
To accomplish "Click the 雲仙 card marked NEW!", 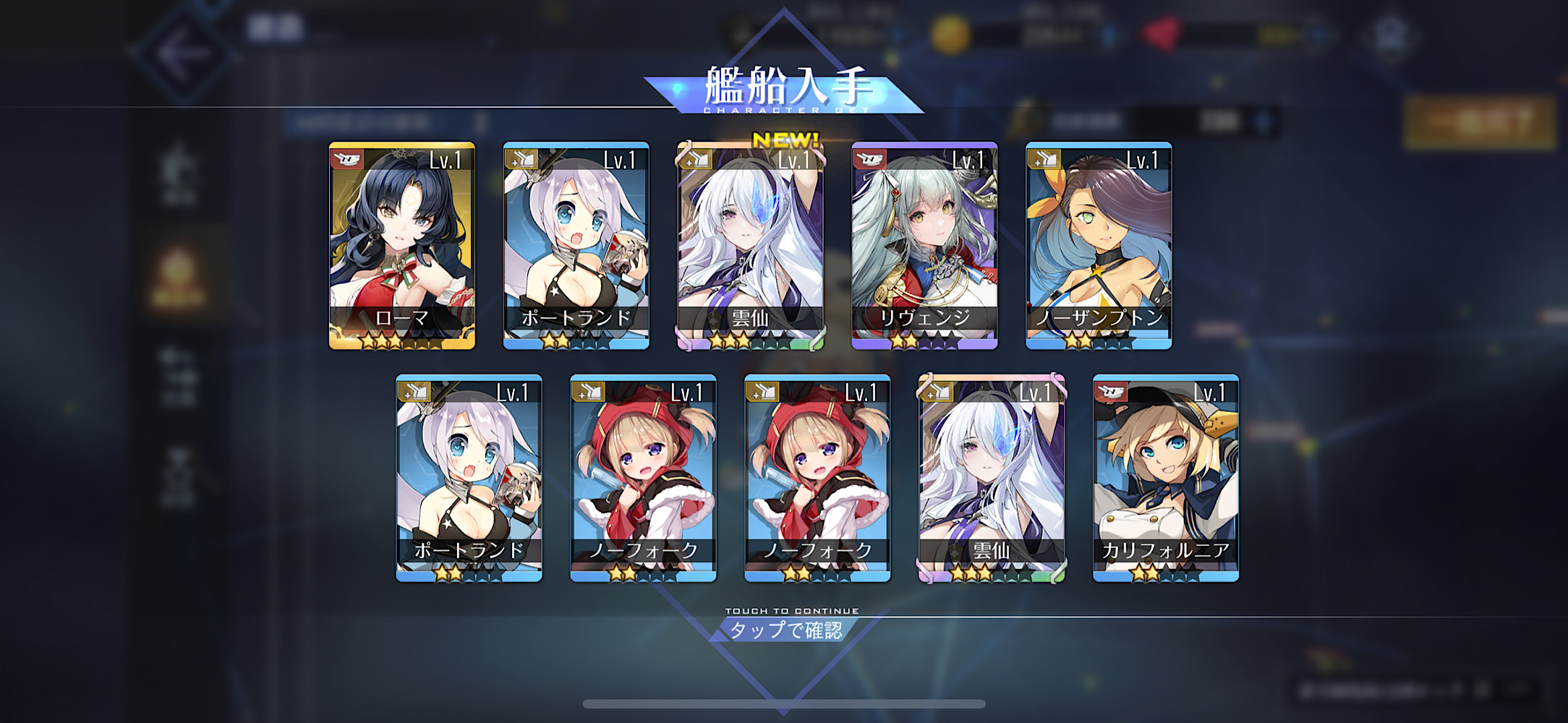I will coord(750,246).
